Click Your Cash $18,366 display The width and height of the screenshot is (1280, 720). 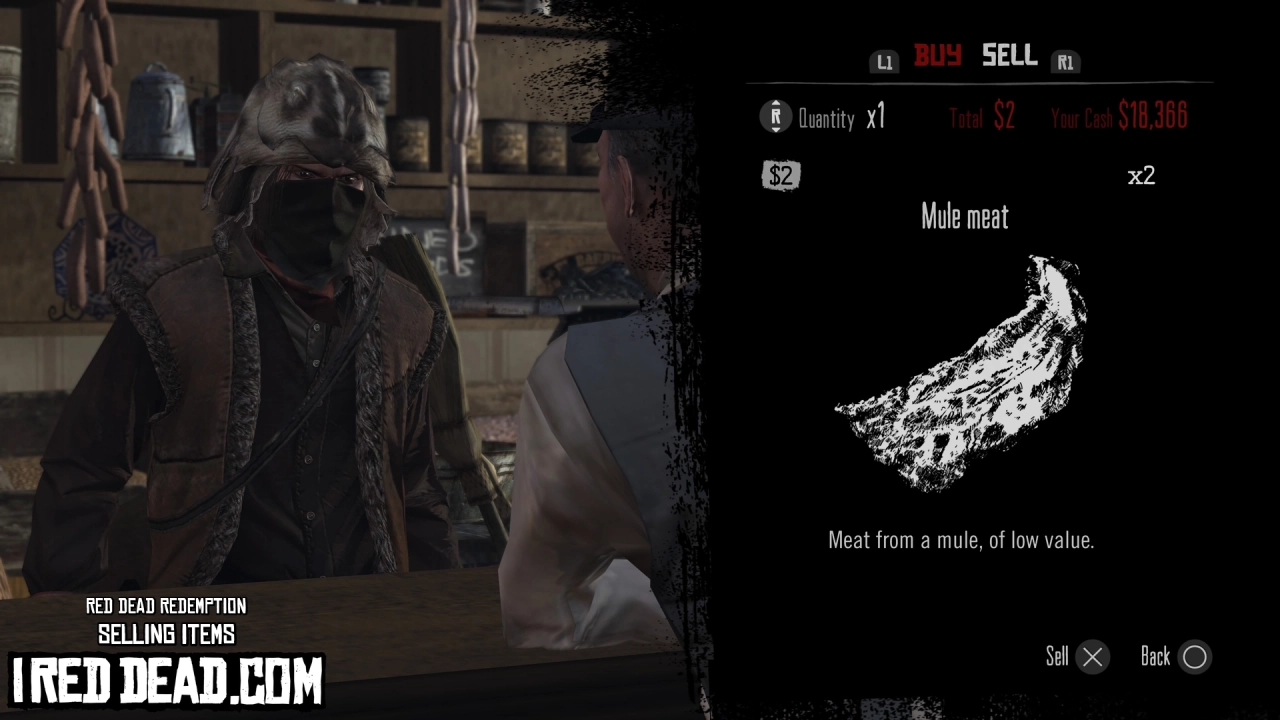1120,116
